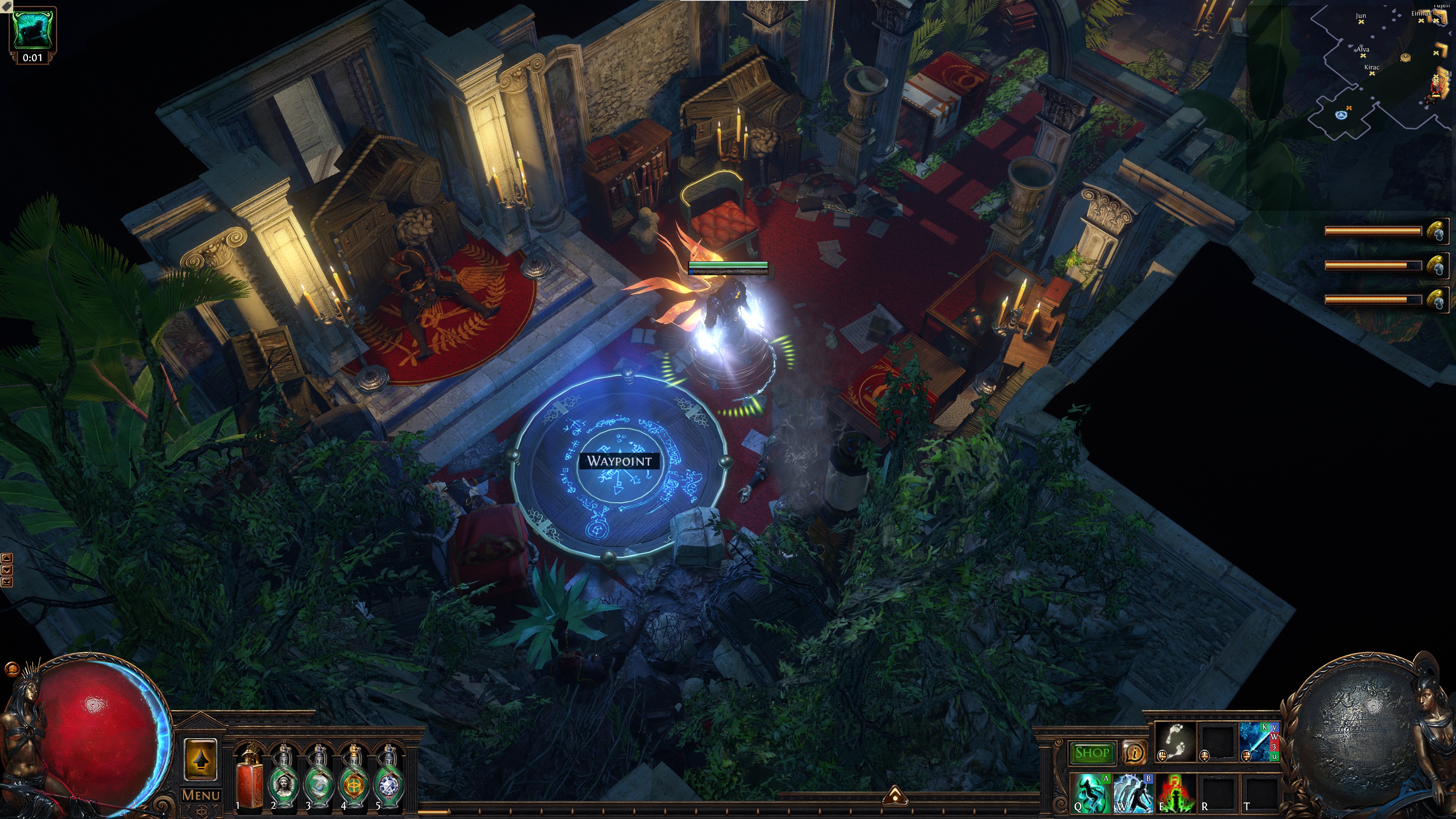Click the green buff icon with timer
Viewport: 1456px width, 819px height.
pyautogui.click(x=33, y=29)
